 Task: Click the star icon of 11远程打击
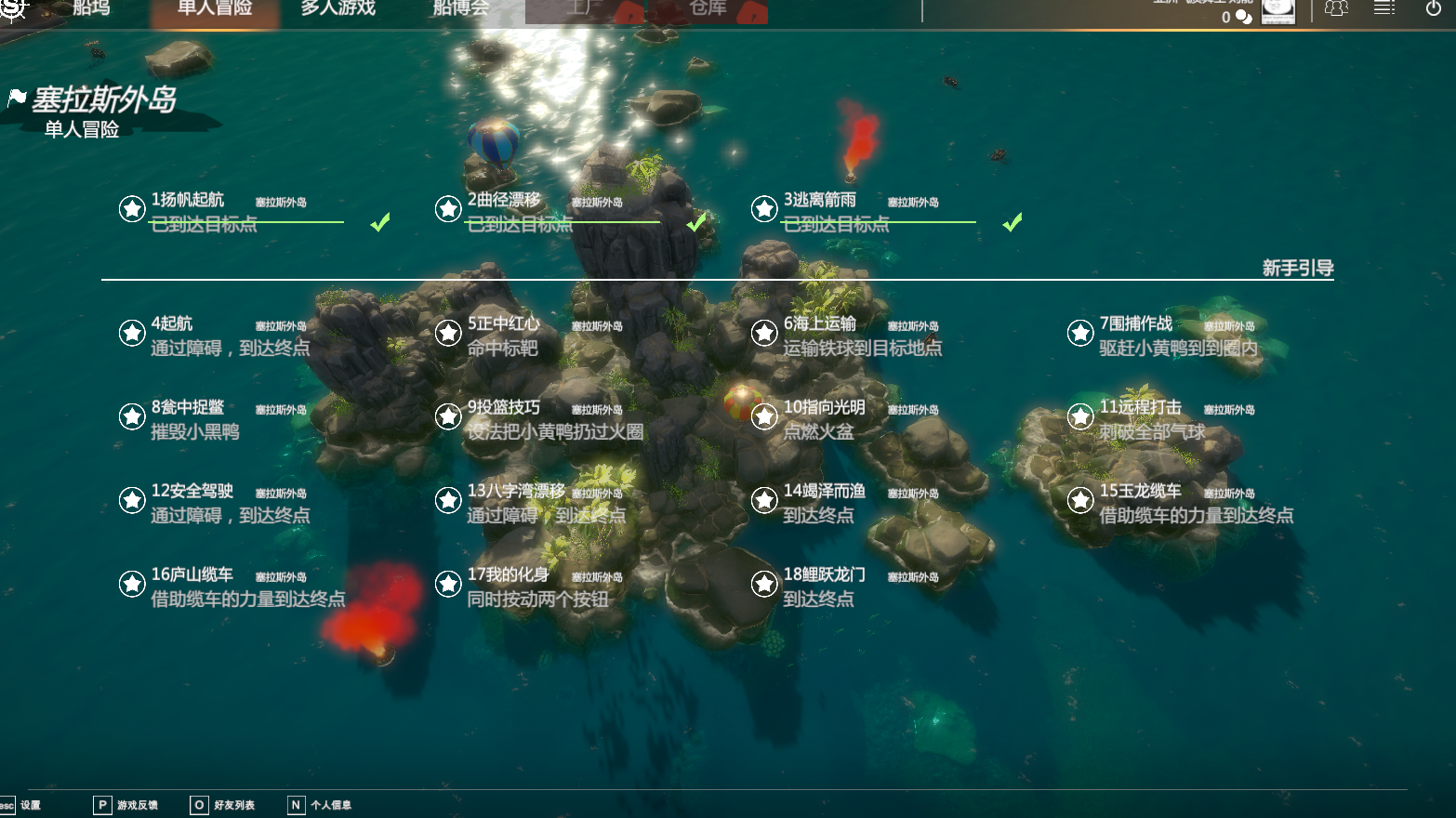(x=1080, y=416)
